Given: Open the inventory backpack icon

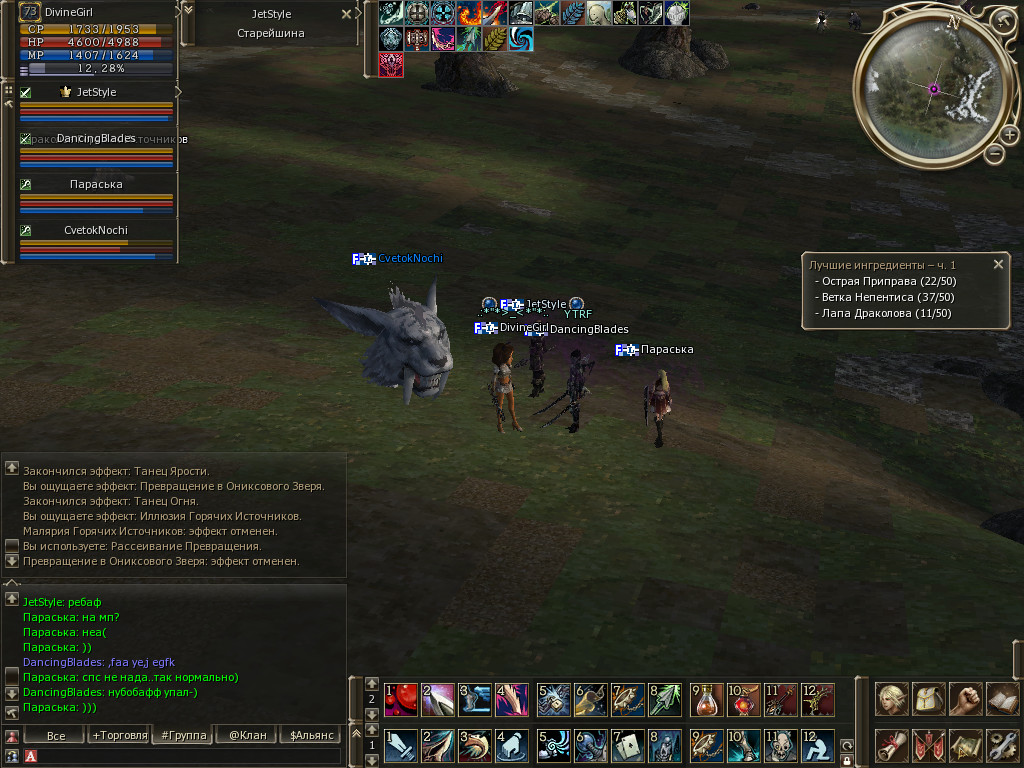Looking at the screenshot, I should [x=929, y=698].
